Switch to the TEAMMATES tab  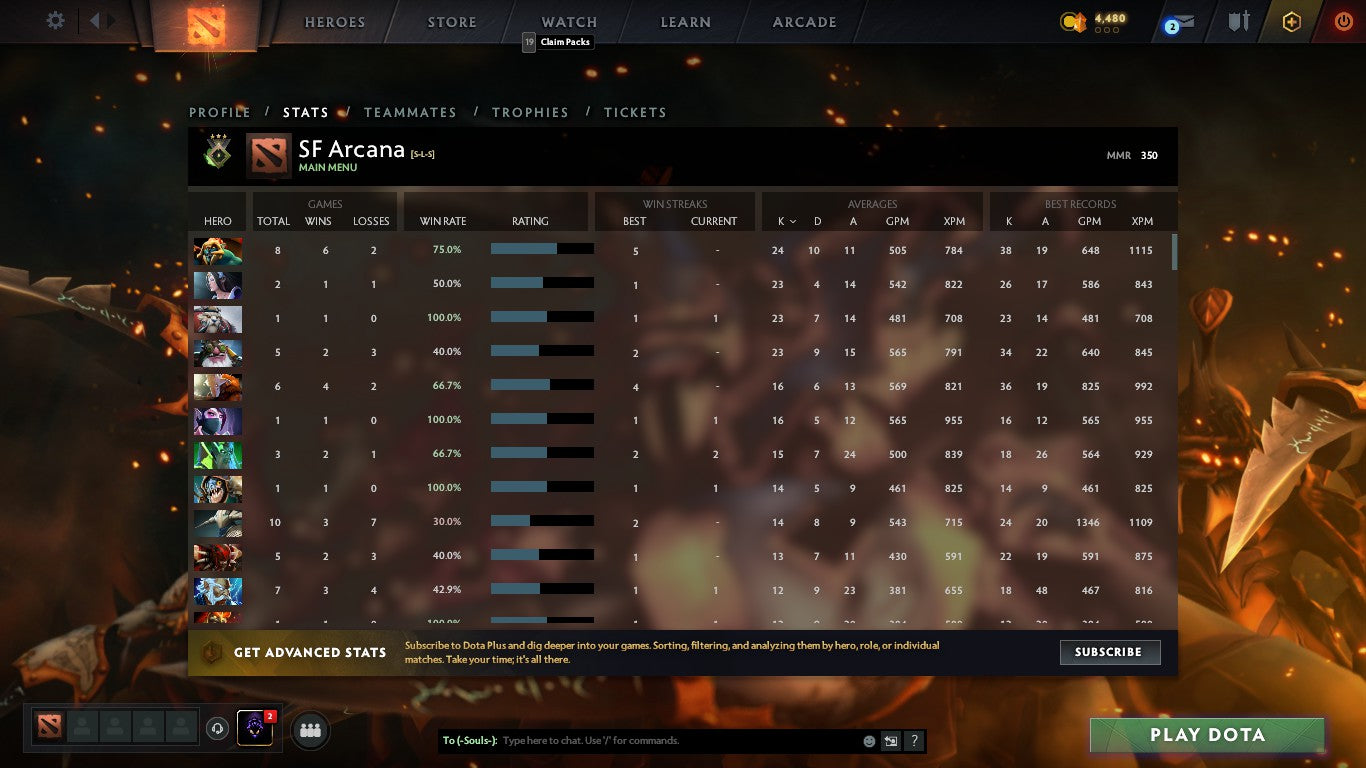[x=410, y=112]
